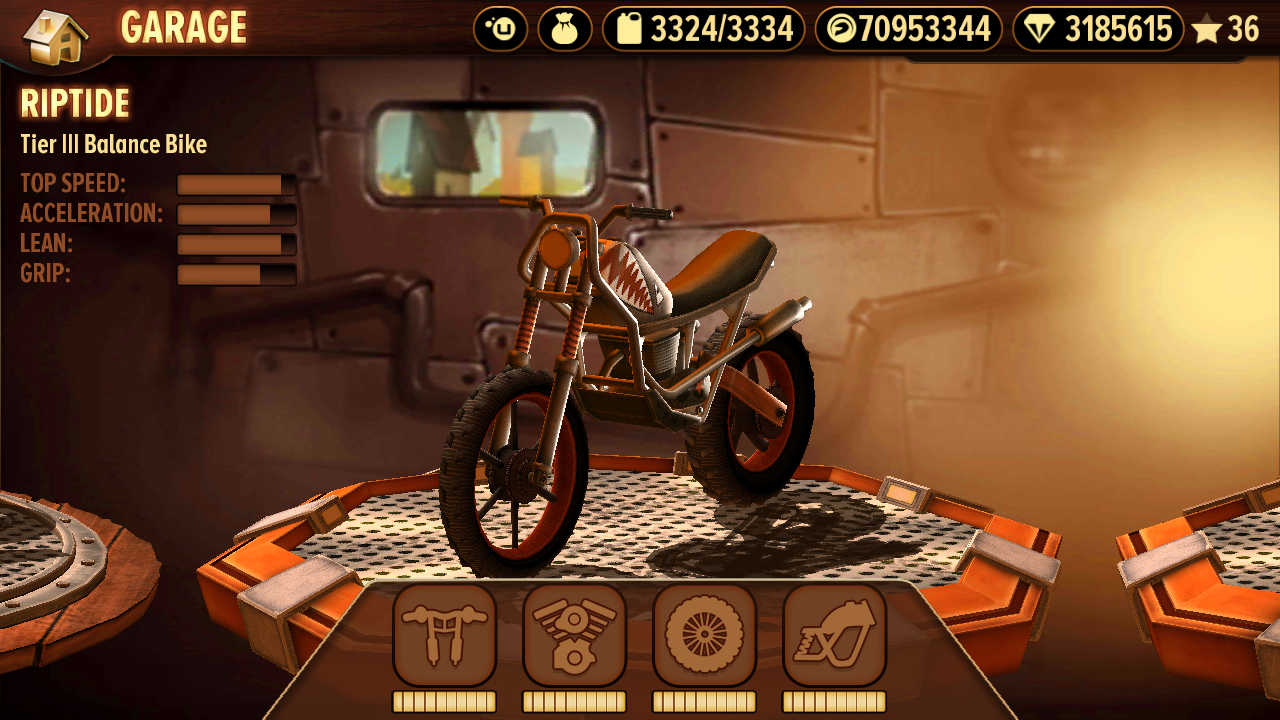
Task: Open the loot bag button
Action: click(565, 29)
